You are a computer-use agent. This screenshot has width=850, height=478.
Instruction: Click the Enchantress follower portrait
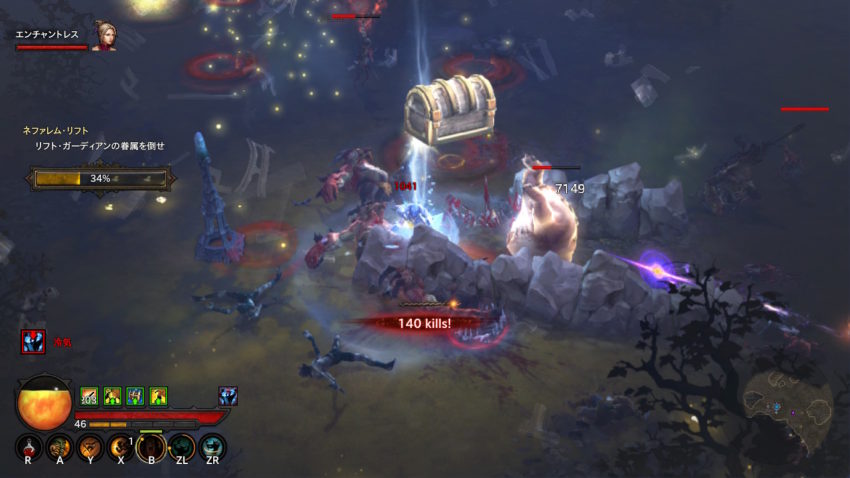pyautogui.click(x=103, y=37)
